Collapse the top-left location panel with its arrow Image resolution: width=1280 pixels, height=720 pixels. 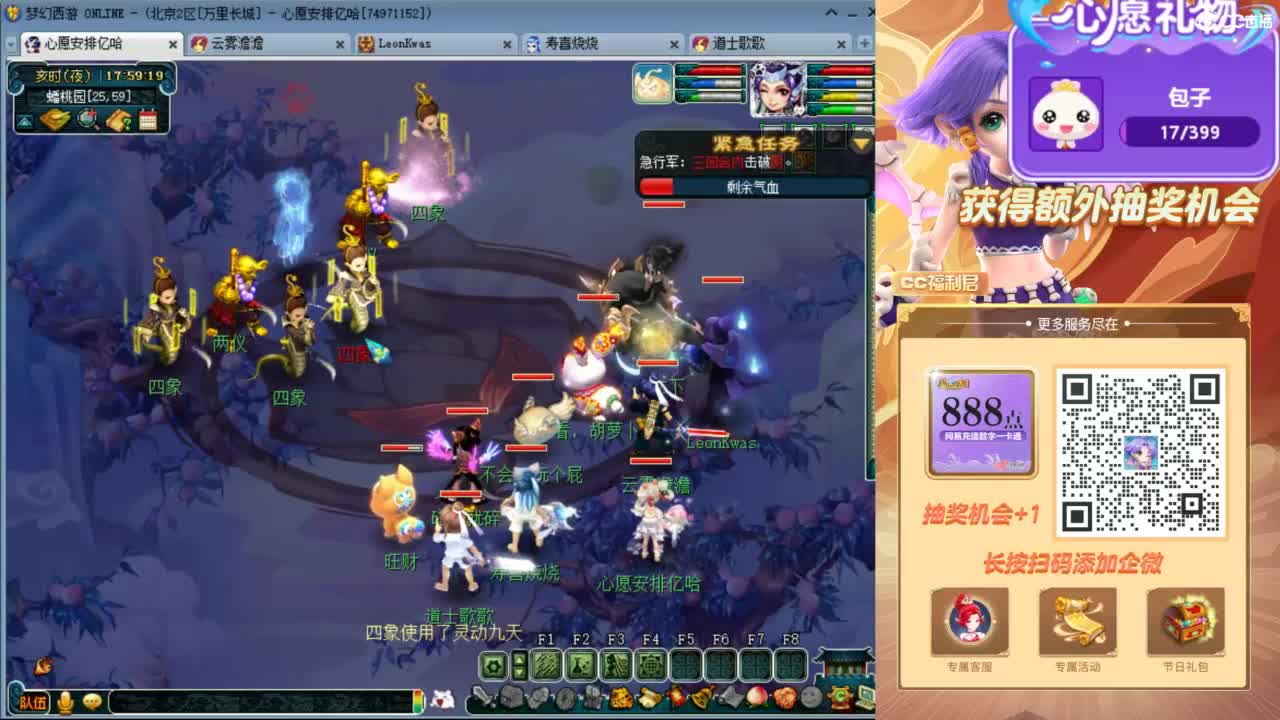point(25,119)
